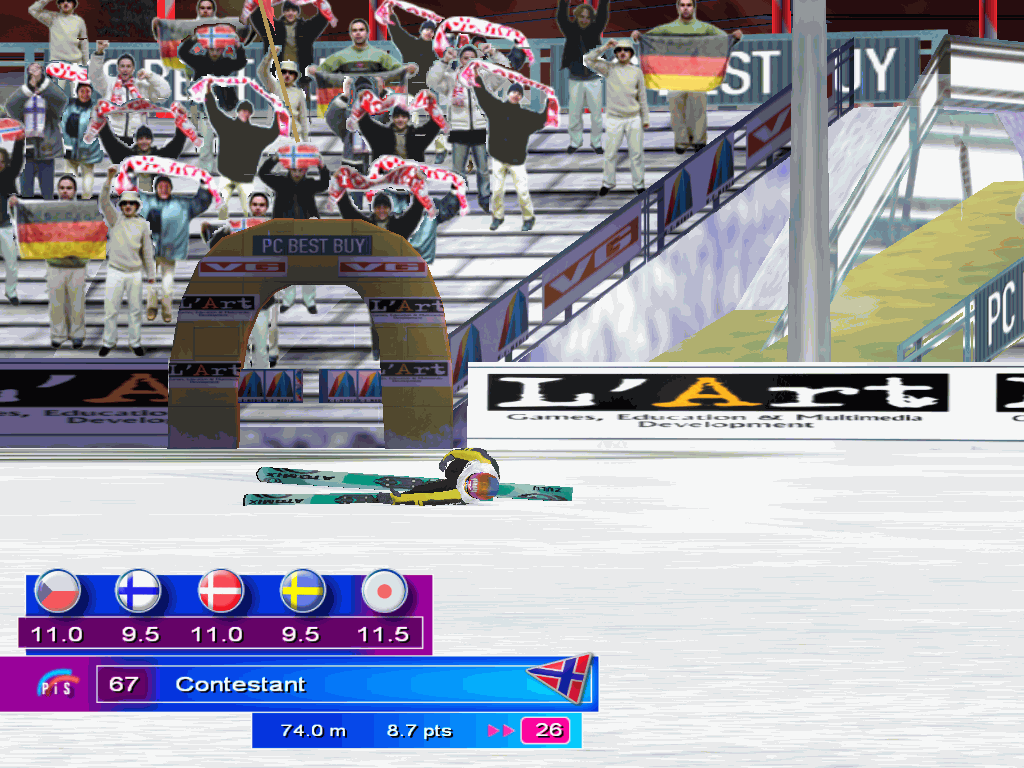Choose the Danish judge flag icon

click(x=220, y=592)
